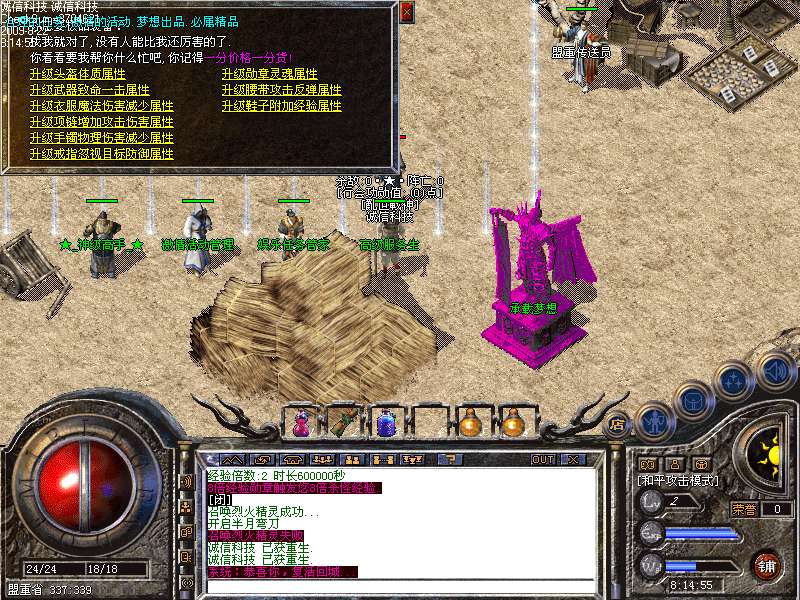
Task: Select 升级手镯物理伤害减少属性 bracelet upgrade
Action: pyautogui.click(x=101, y=138)
